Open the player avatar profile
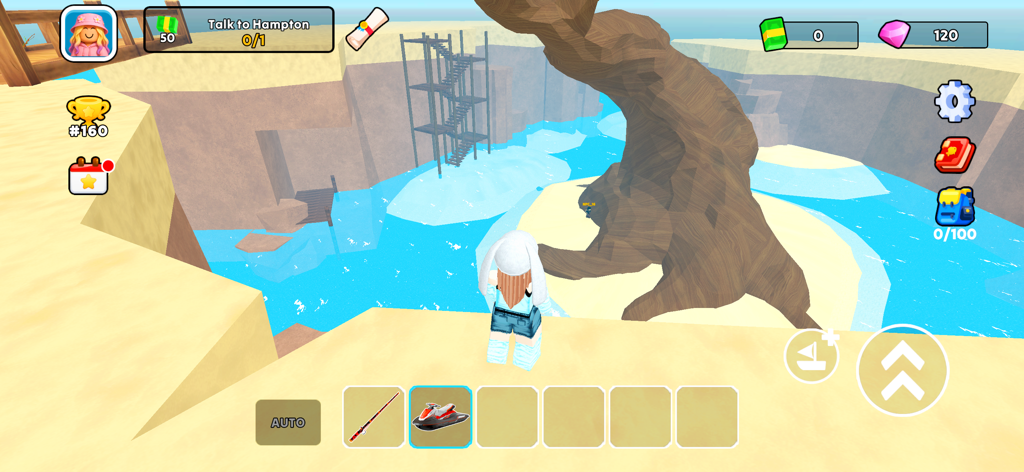The image size is (1024, 472). click(89, 32)
